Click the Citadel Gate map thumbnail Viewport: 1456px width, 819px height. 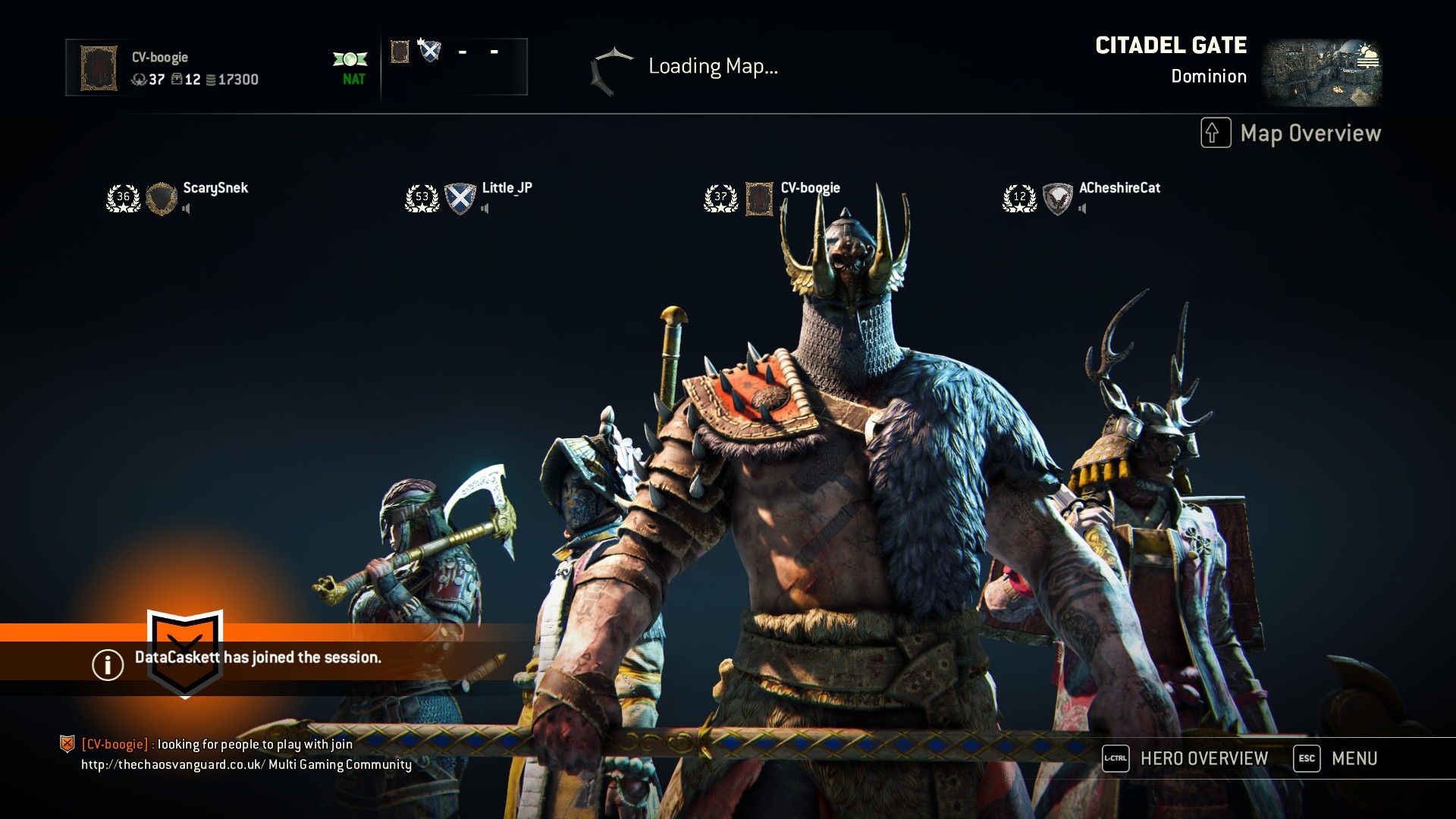tap(1321, 73)
